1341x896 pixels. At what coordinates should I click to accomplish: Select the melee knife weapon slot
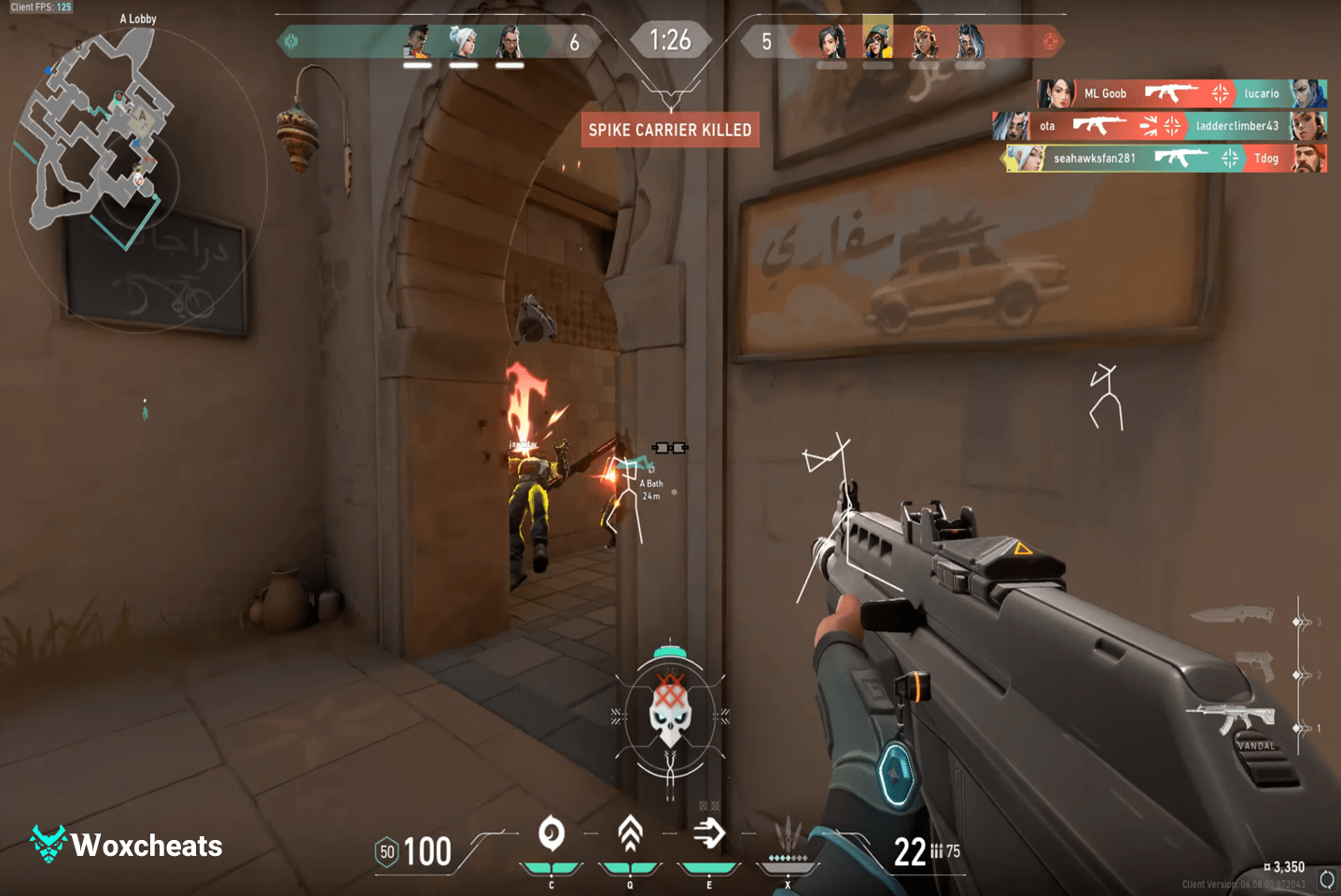click(x=1232, y=614)
